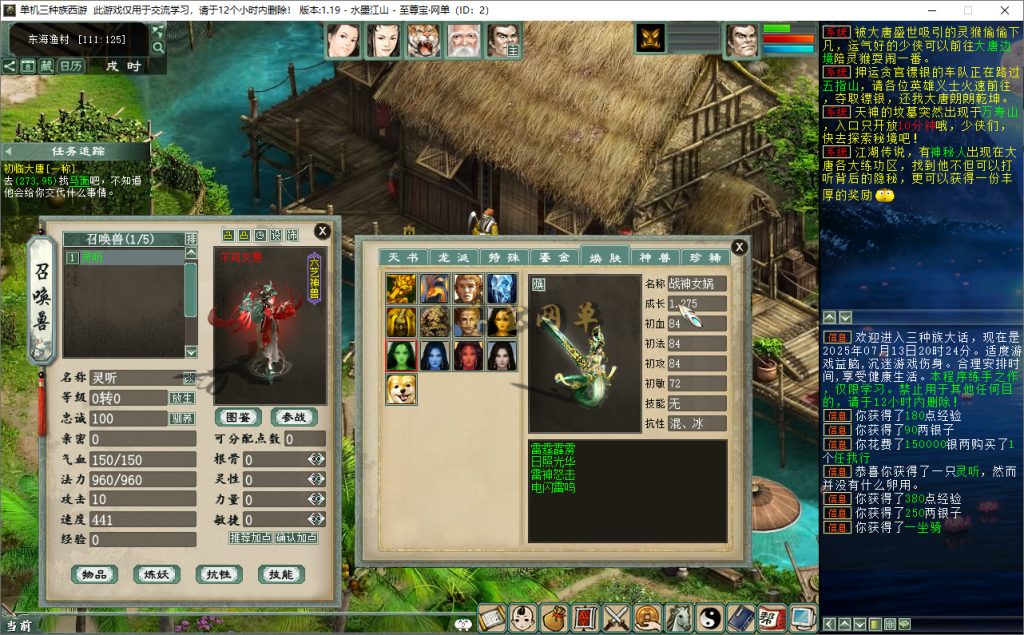
Task: Confirm points with 确认加点
Action: (297, 537)
